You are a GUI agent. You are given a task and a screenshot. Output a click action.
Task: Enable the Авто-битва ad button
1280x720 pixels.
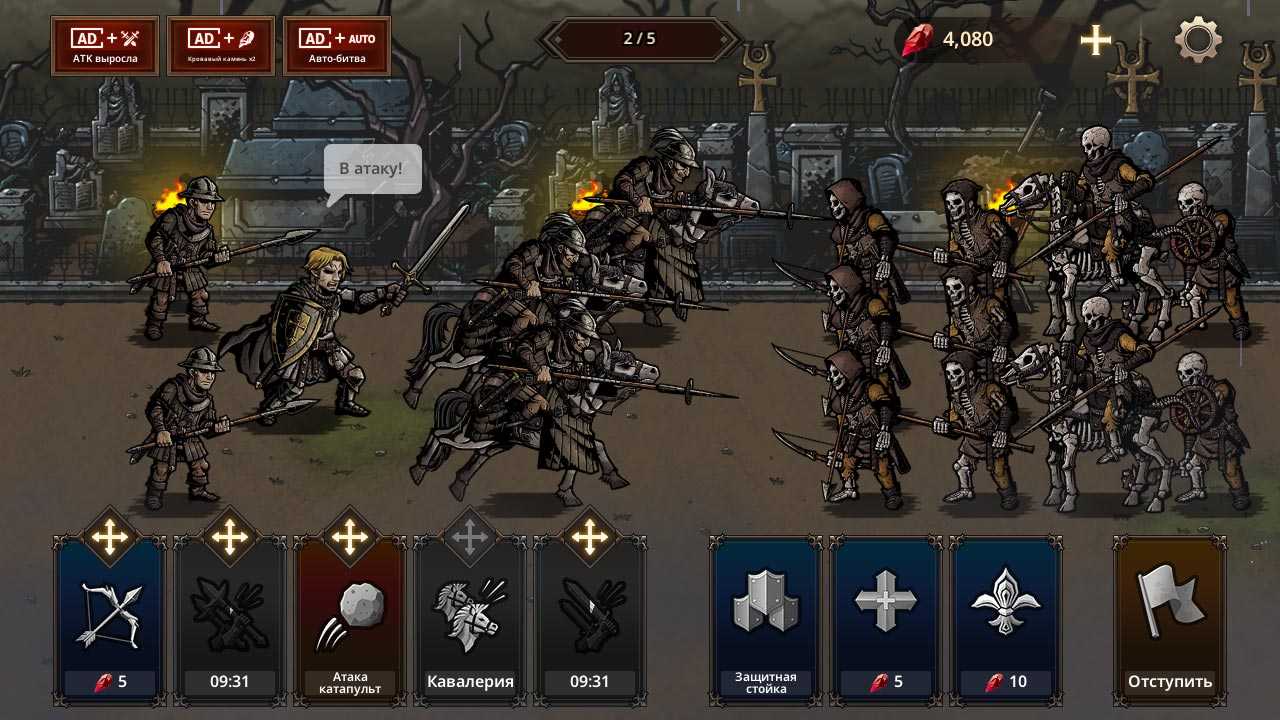click(x=337, y=46)
